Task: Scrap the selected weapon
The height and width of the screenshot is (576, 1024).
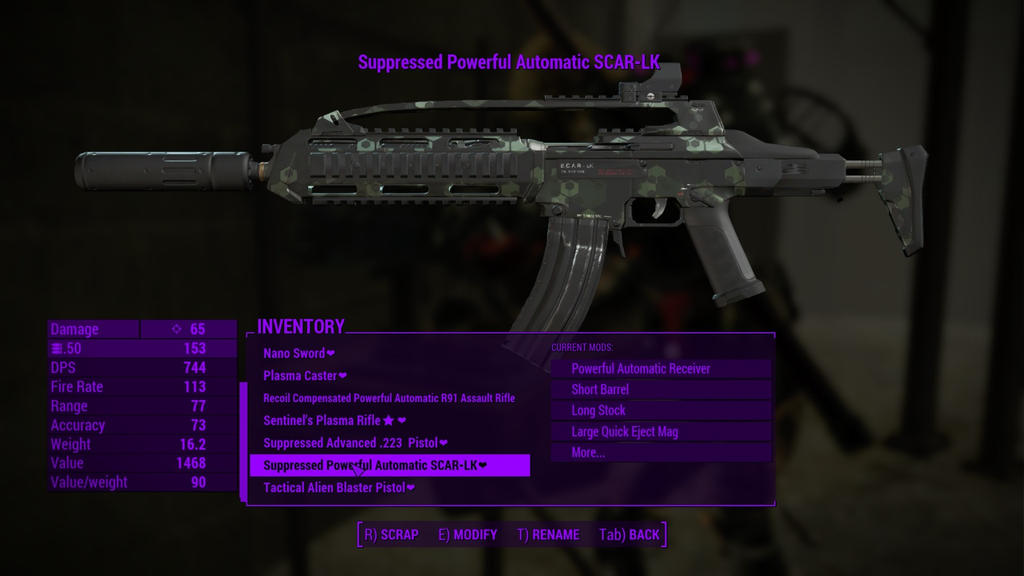Action: pyautogui.click(x=391, y=535)
